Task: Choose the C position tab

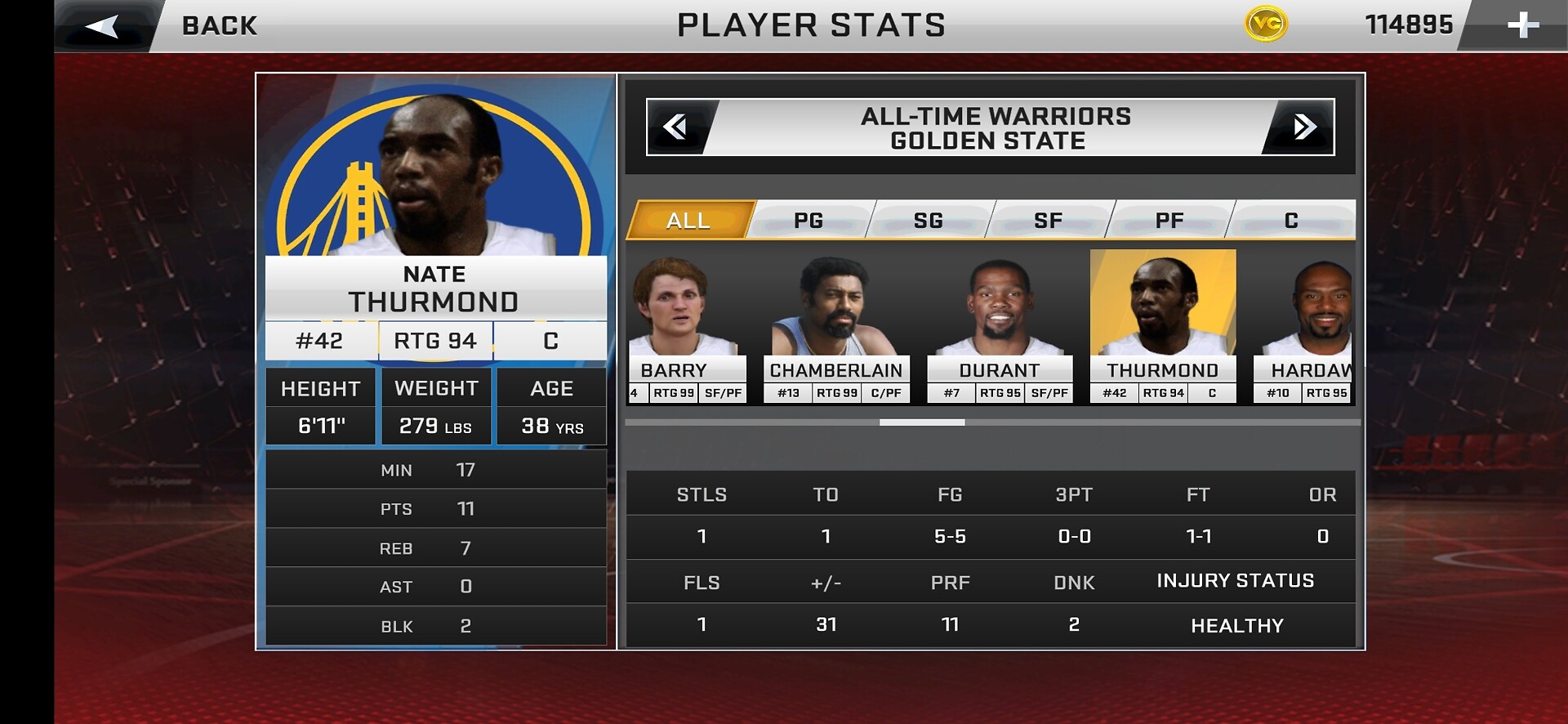Action: [1291, 220]
